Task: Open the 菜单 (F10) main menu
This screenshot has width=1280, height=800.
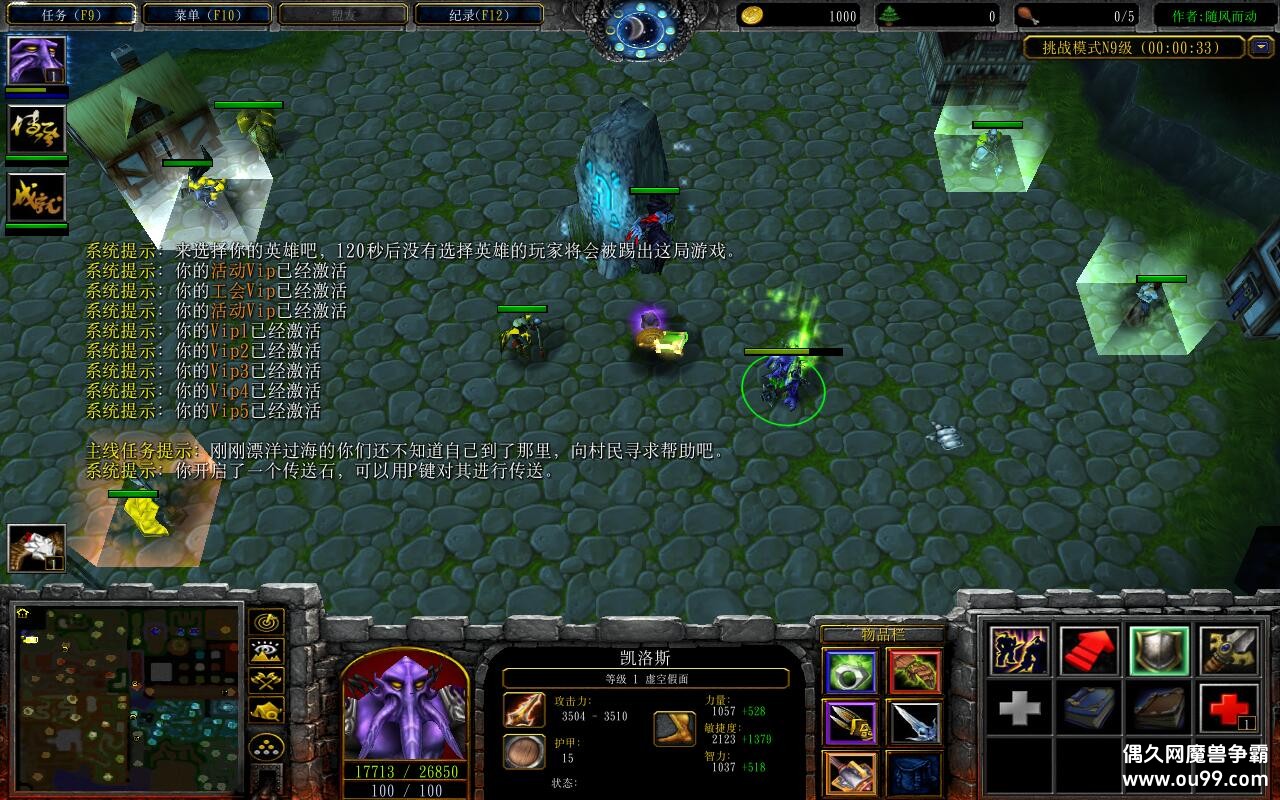Action: click(x=208, y=15)
